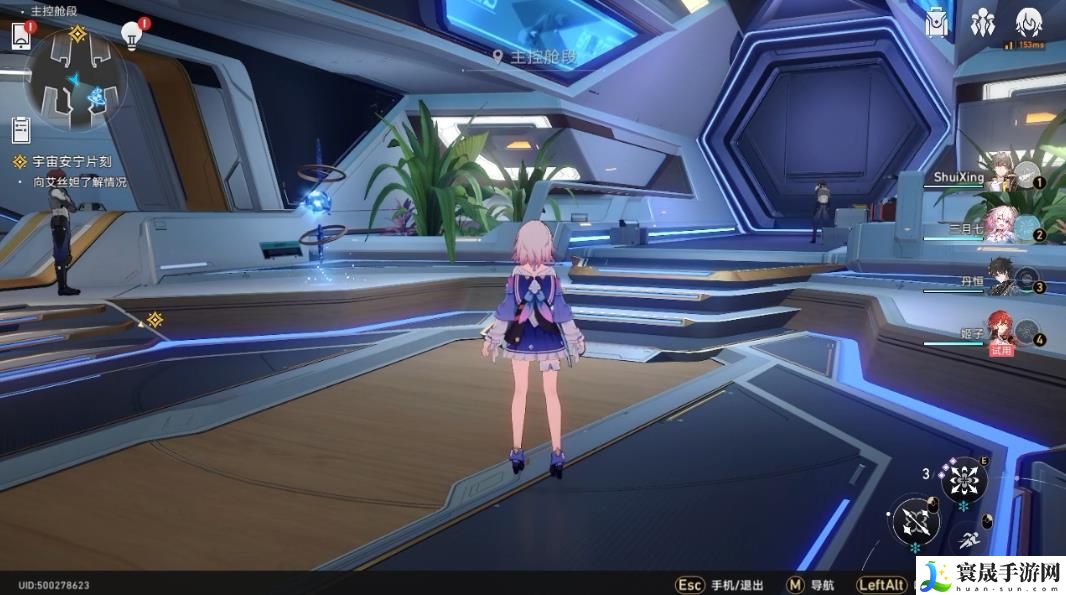Image resolution: width=1066 pixels, height=595 pixels.
Task: Open the character profile head icon
Action: pos(1028,22)
